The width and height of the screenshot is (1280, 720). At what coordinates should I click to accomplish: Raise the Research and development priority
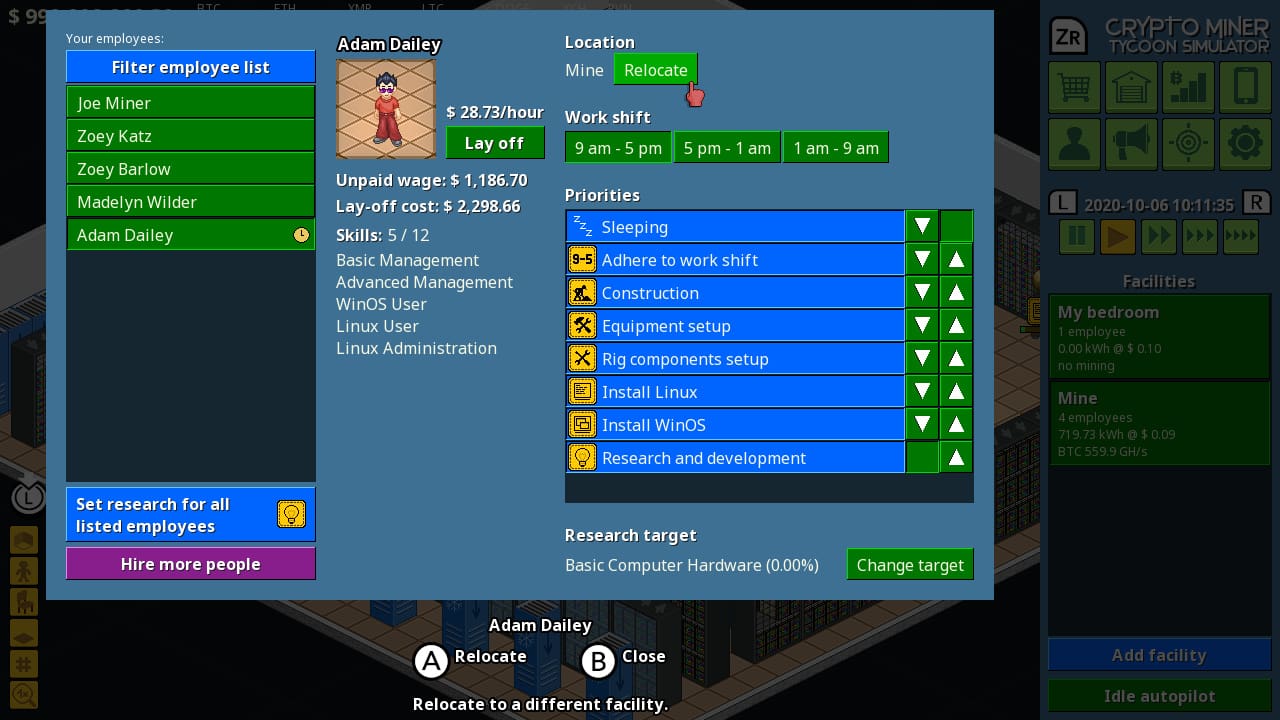pos(956,457)
